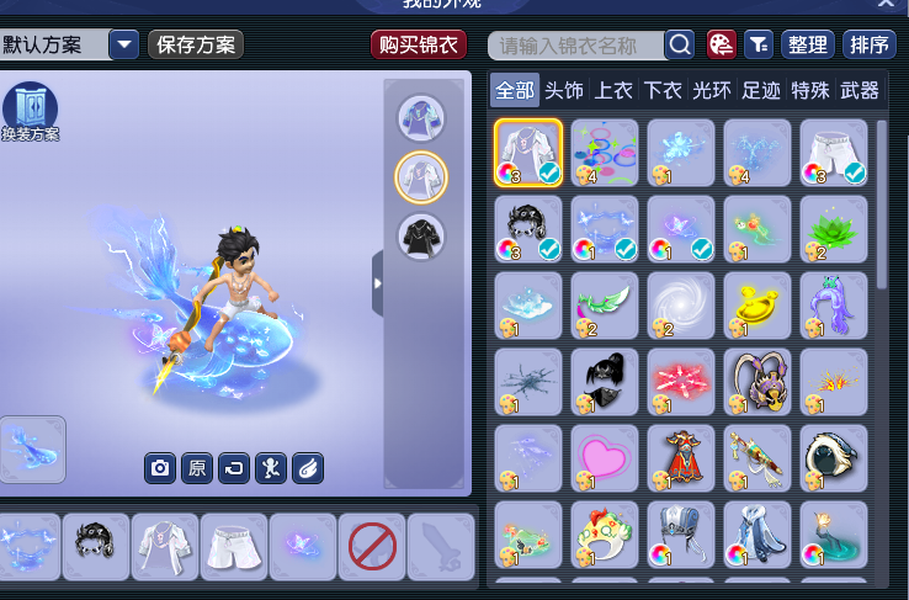Select the 光环 category tab
Image resolution: width=909 pixels, height=600 pixels.
(x=711, y=91)
